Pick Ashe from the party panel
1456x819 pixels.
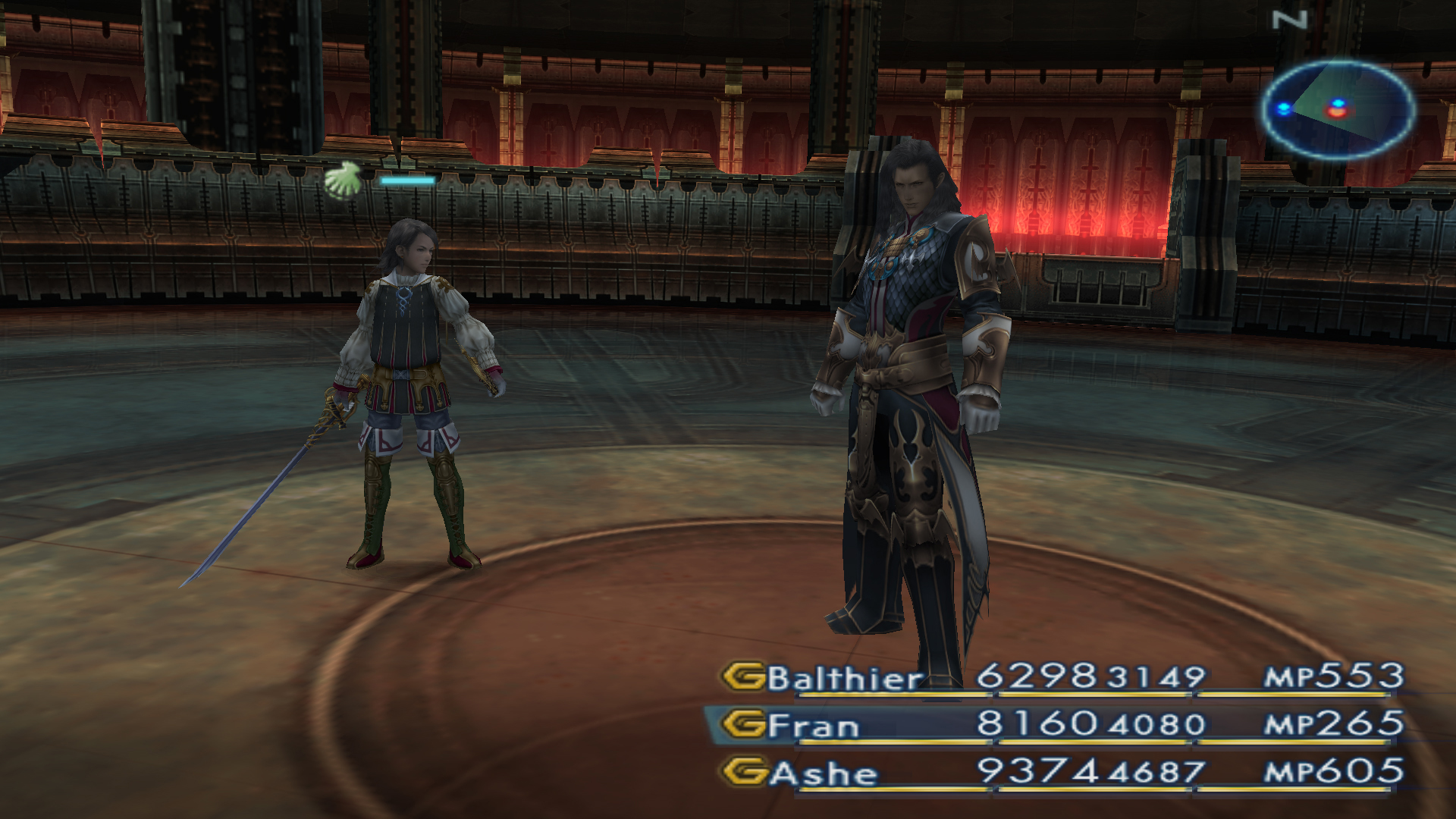coord(824,773)
